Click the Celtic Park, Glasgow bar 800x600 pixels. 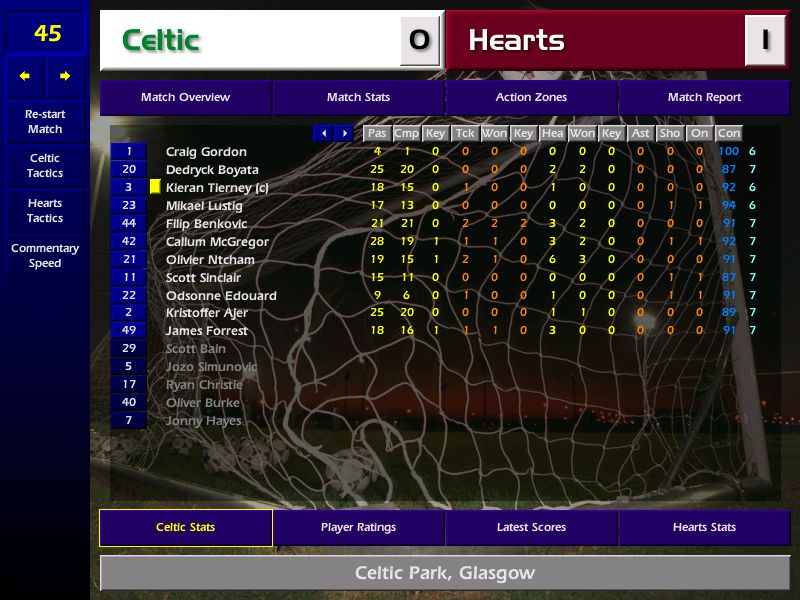click(445, 573)
